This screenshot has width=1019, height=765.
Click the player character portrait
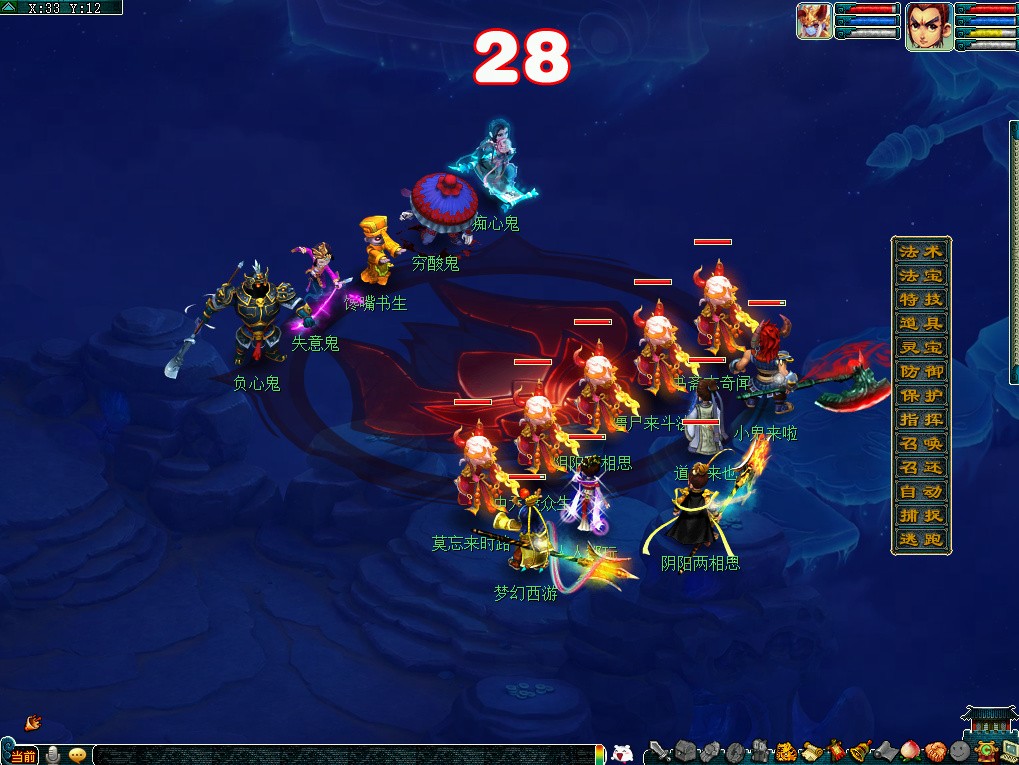tap(929, 25)
